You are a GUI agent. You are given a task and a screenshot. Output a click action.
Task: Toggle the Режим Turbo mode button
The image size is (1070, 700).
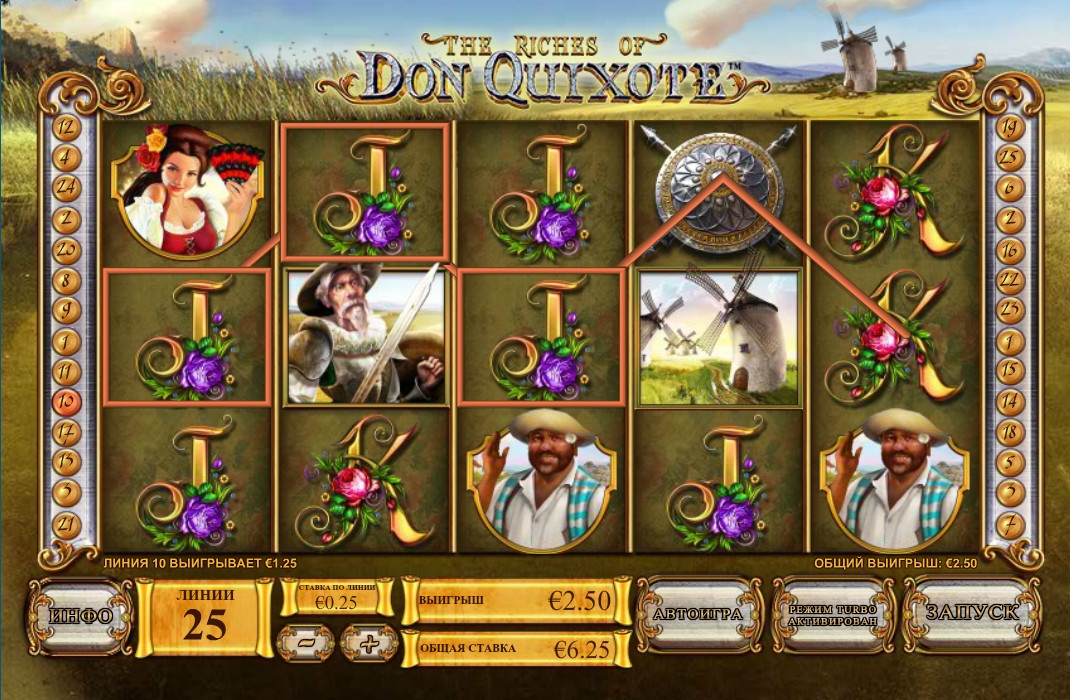pyautogui.click(x=833, y=614)
